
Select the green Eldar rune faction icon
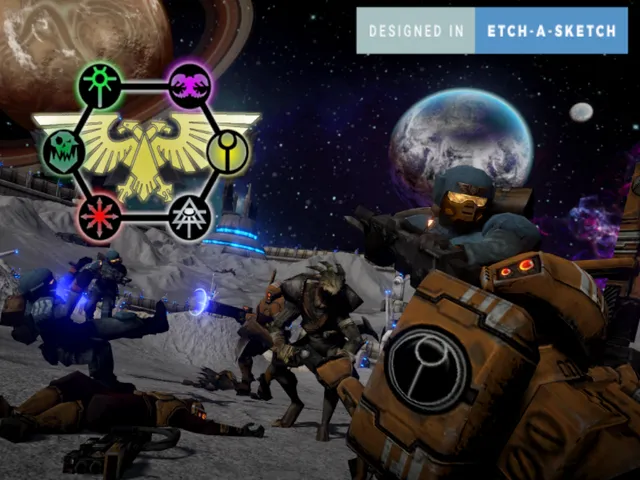[100, 85]
